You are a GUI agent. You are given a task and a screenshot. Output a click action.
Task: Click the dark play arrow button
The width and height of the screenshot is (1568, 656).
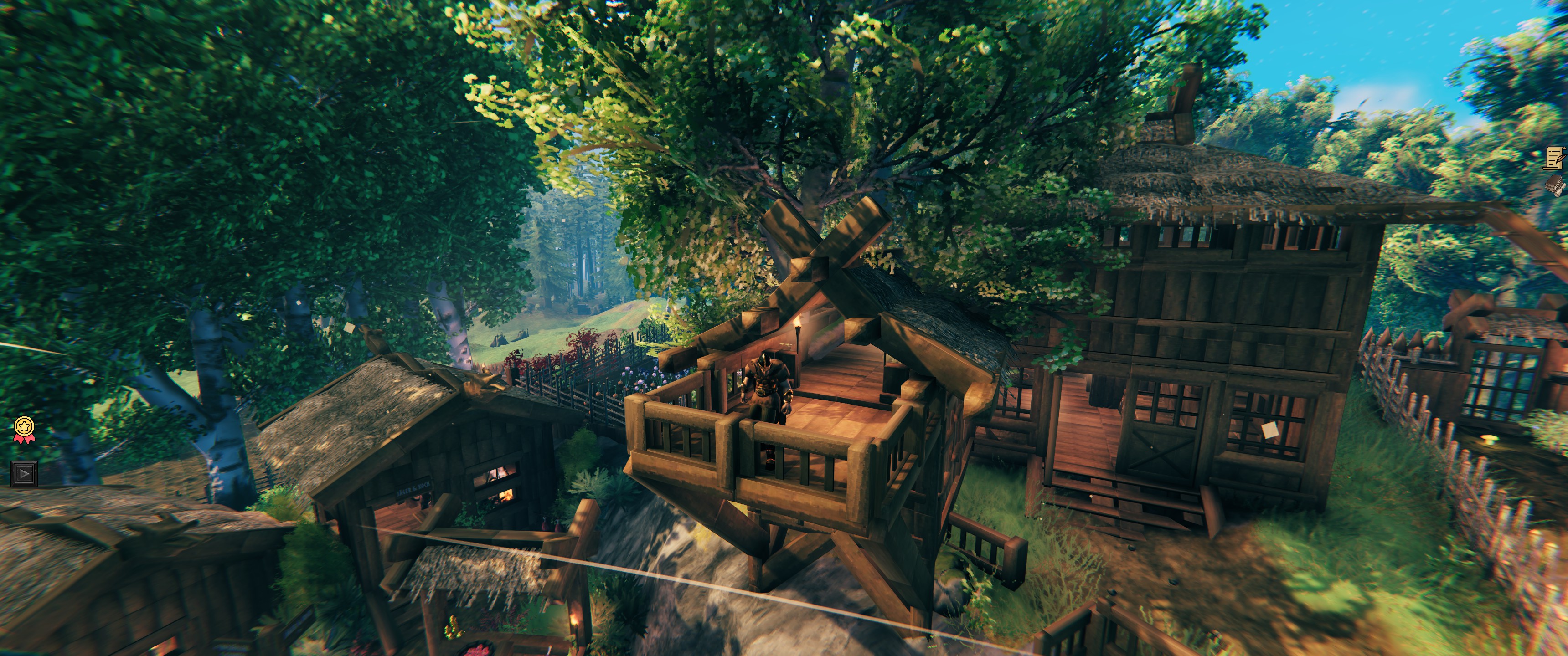tap(24, 473)
